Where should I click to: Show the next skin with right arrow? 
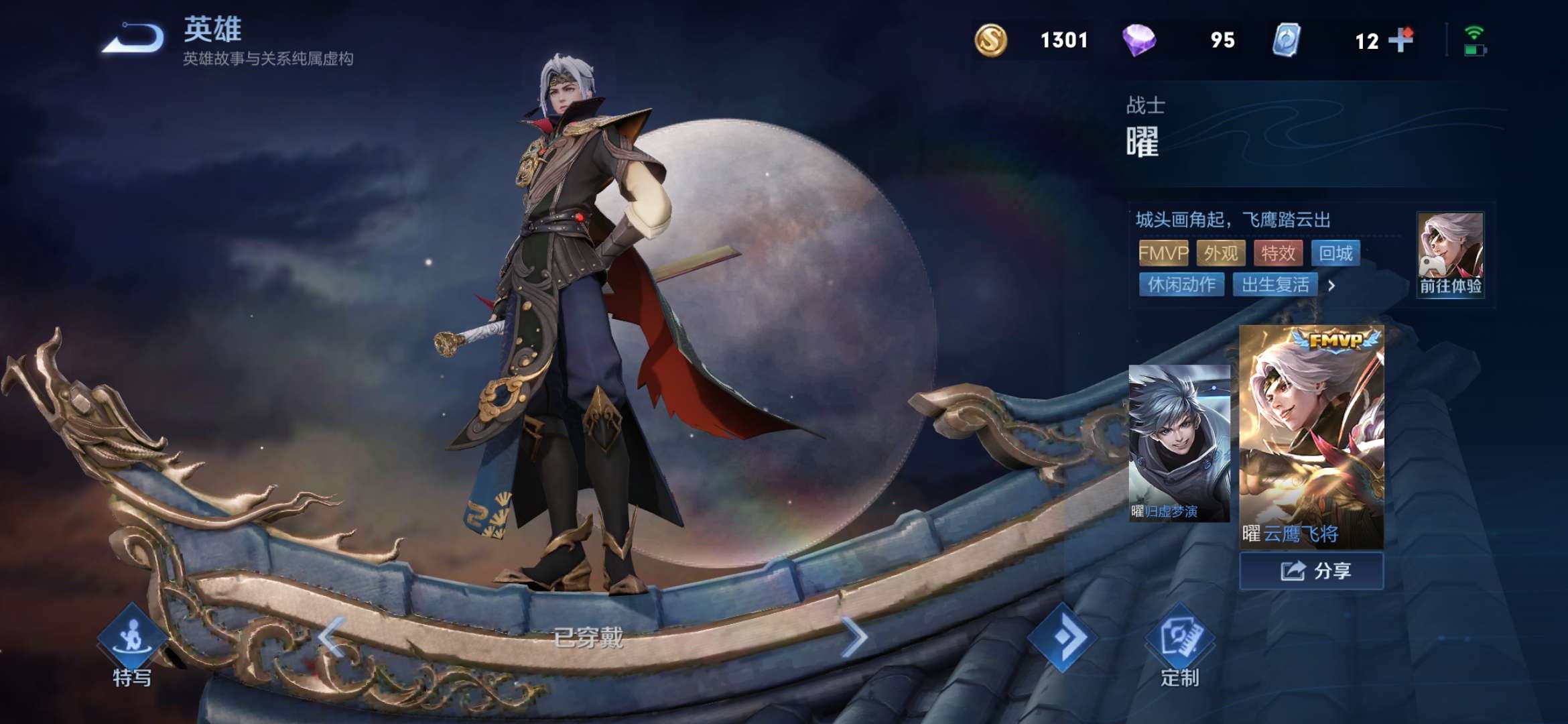click(854, 636)
